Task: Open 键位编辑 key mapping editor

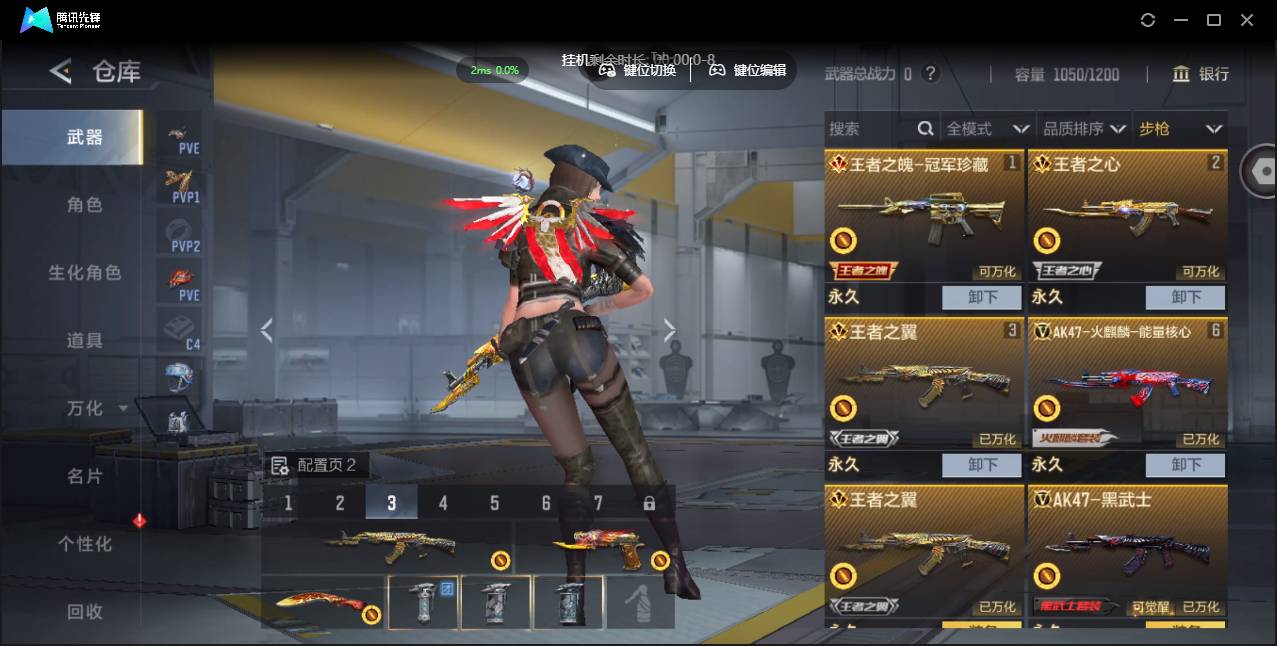Action: coord(747,70)
